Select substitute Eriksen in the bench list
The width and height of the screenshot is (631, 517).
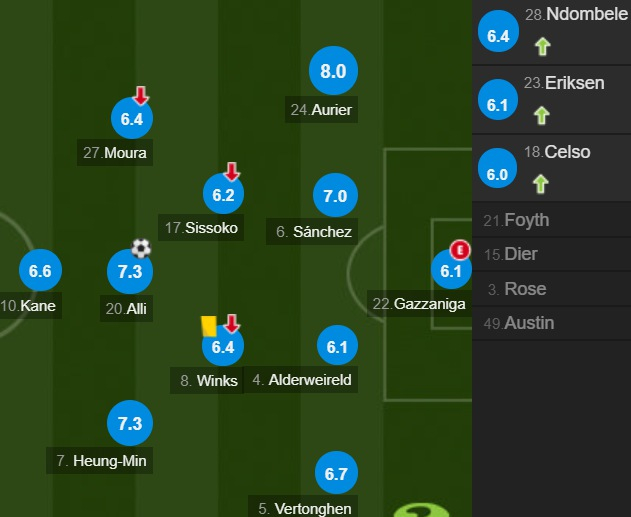pyautogui.click(x=551, y=99)
